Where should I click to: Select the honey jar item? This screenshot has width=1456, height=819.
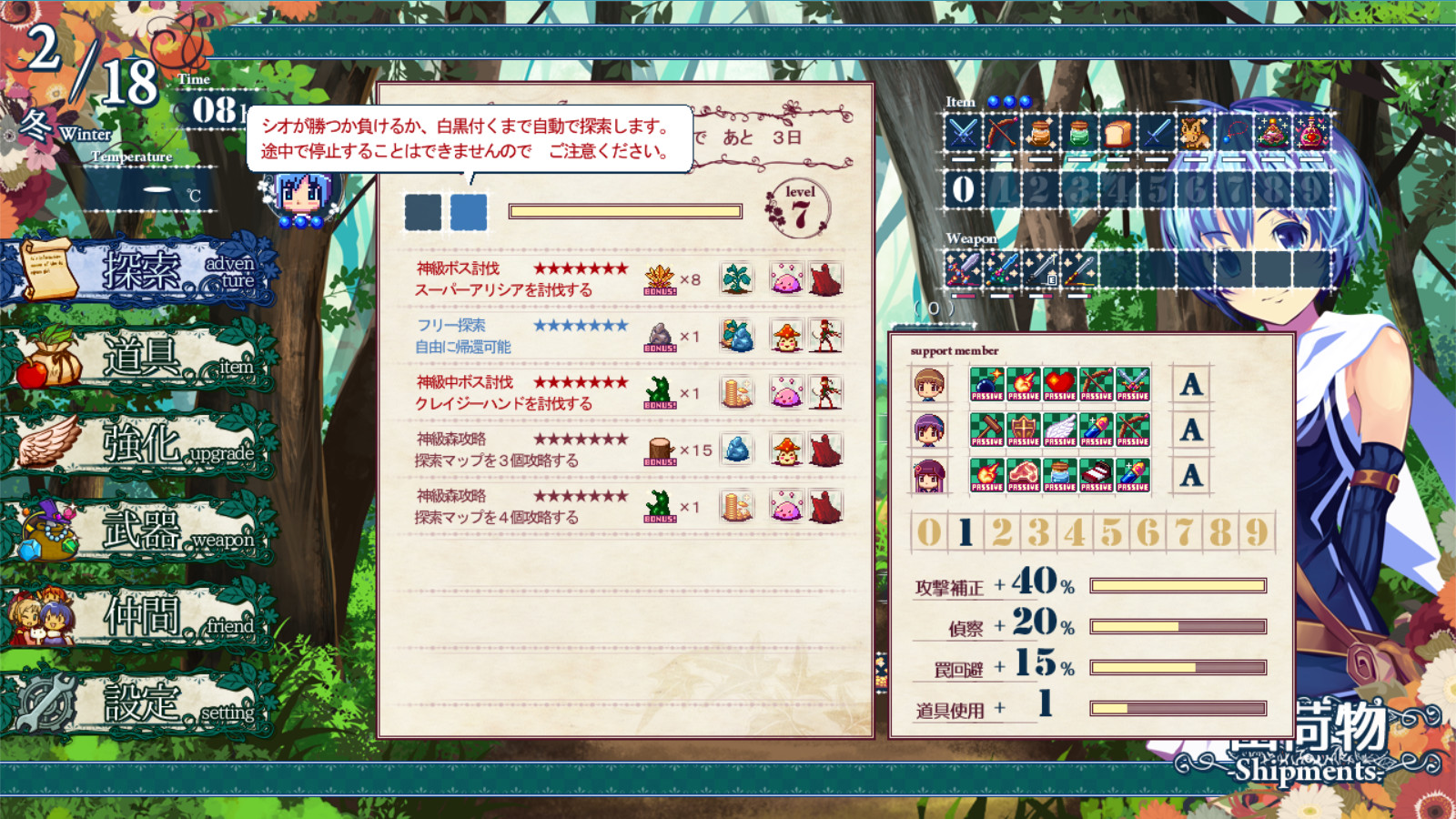pos(1040,132)
